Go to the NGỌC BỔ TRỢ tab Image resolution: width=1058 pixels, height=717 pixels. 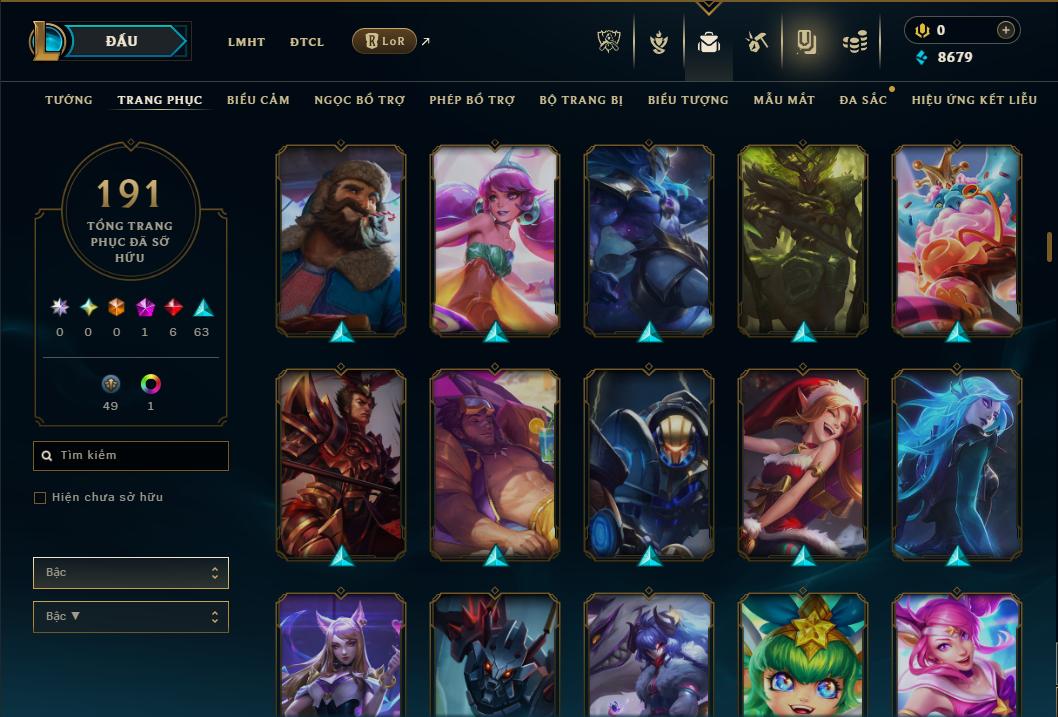coord(359,100)
